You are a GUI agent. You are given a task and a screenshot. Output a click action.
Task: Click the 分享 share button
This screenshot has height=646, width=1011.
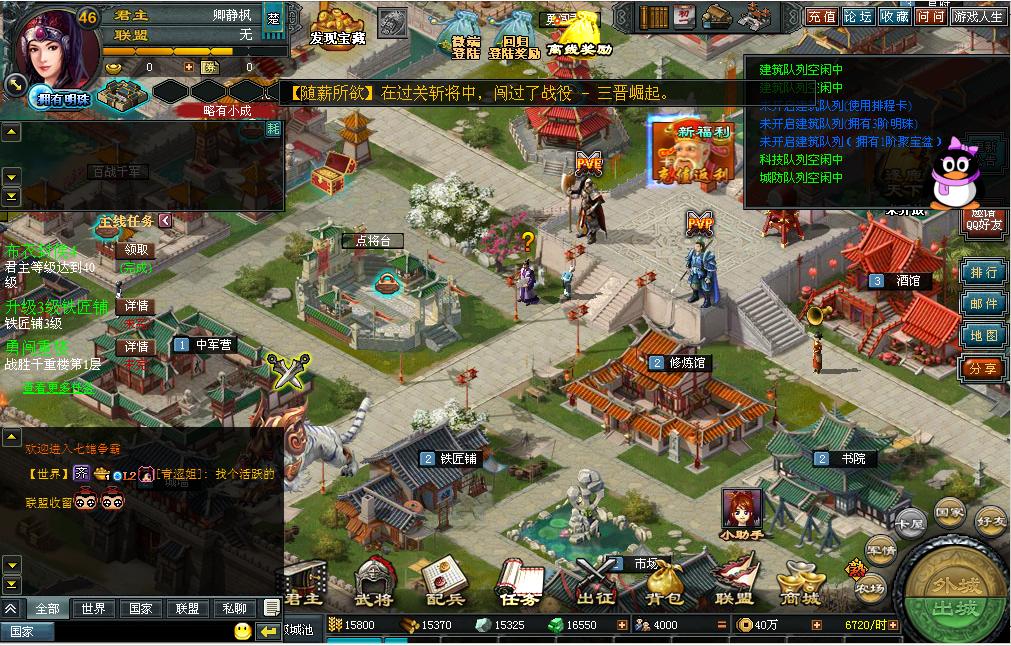point(983,368)
